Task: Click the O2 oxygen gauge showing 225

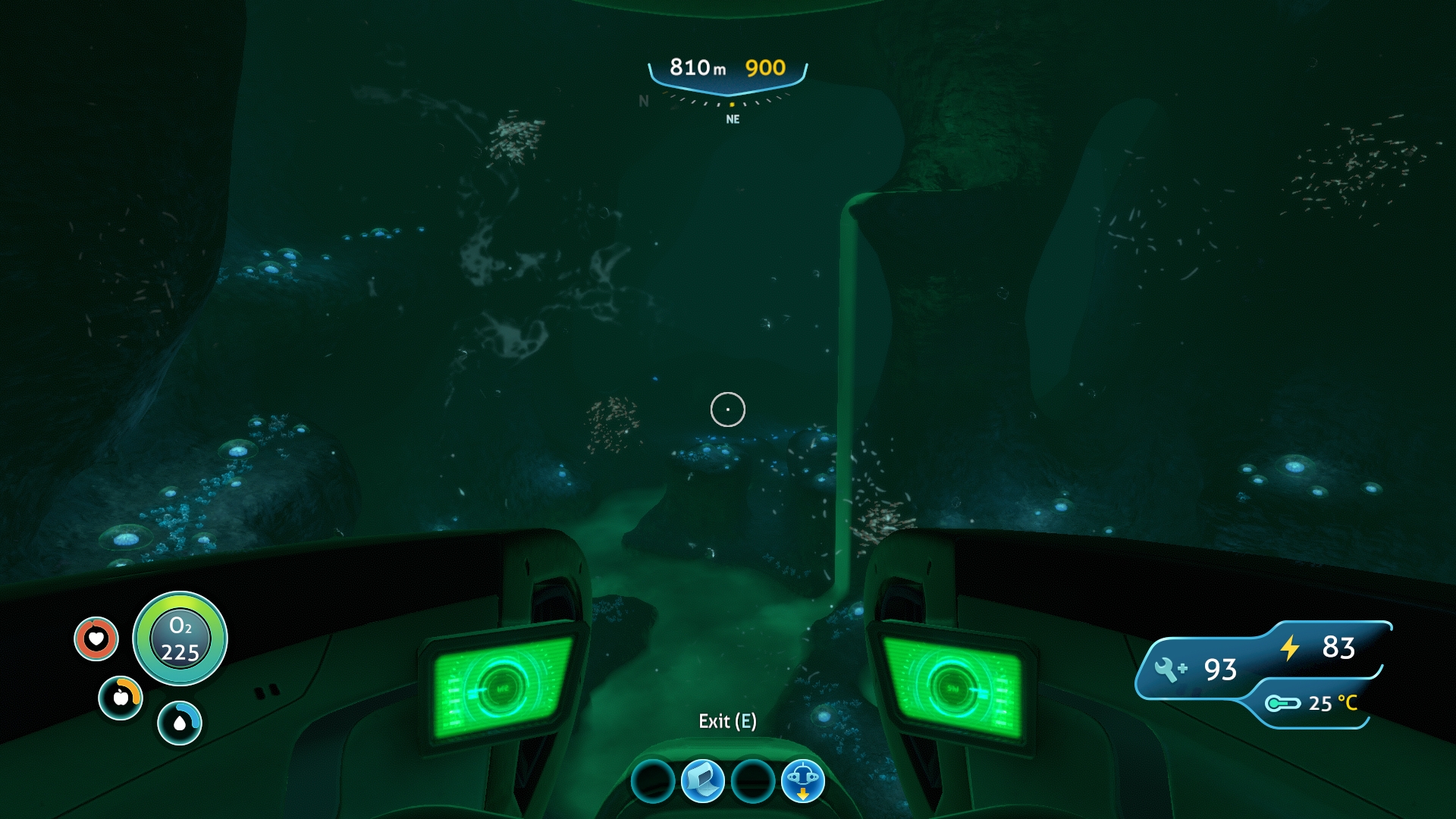Action: click(x=179, y=639)
